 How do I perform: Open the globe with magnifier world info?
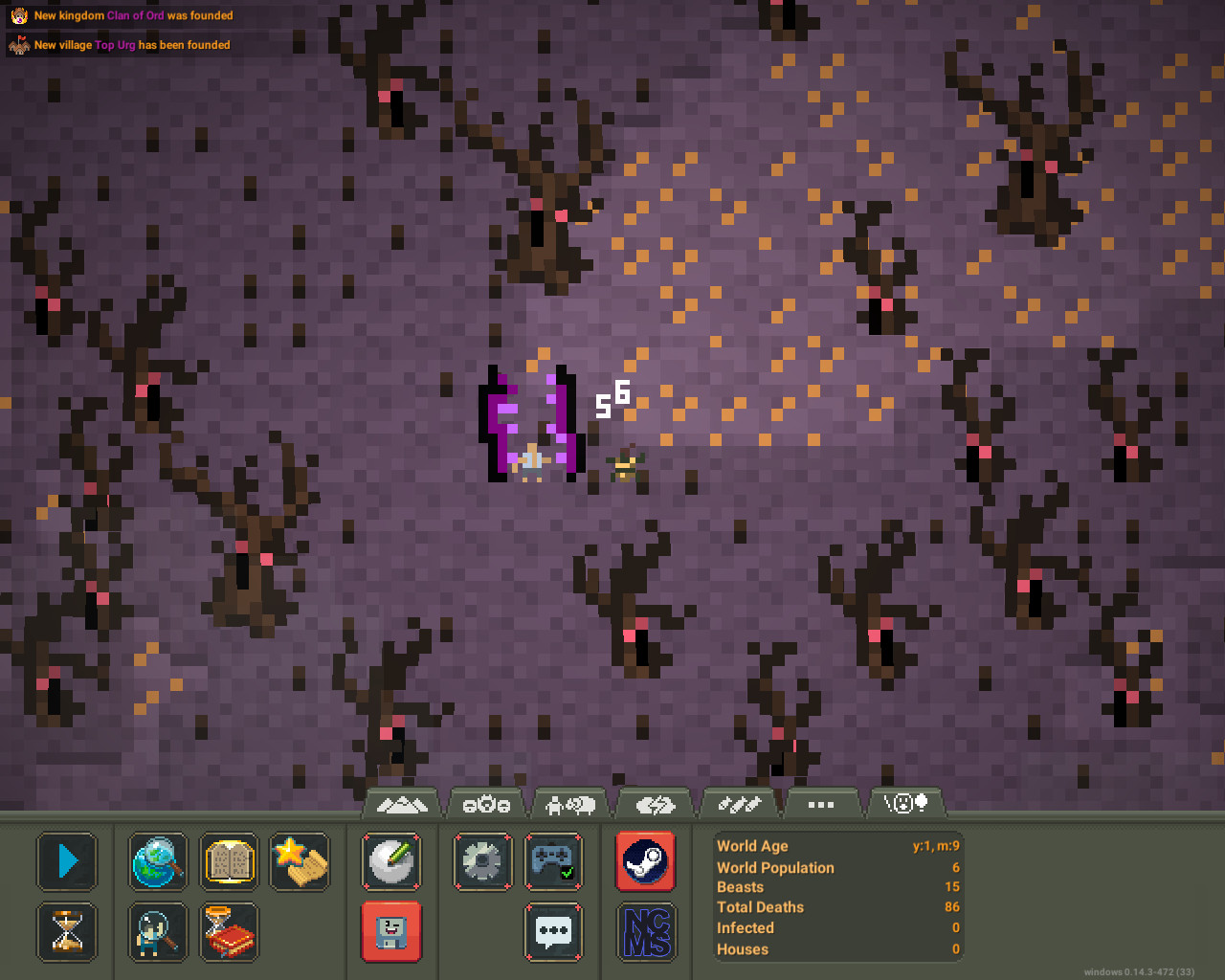[158, 861]
